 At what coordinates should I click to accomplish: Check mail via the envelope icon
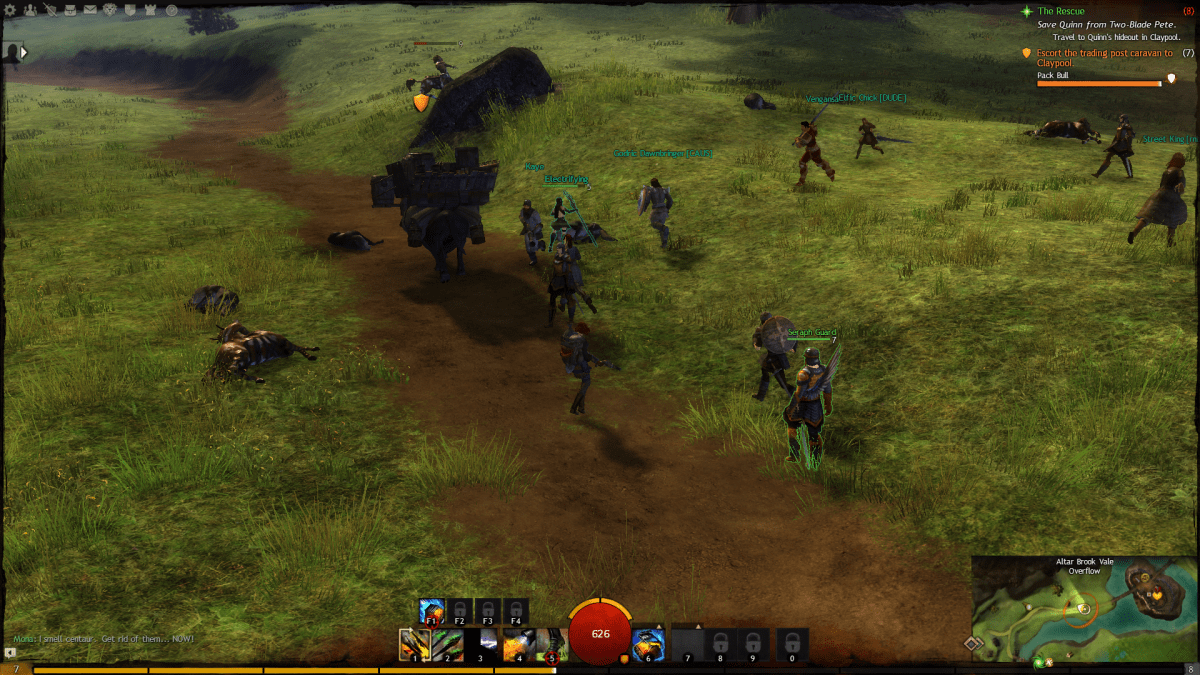pyautogui.click(x=90, y=10)
